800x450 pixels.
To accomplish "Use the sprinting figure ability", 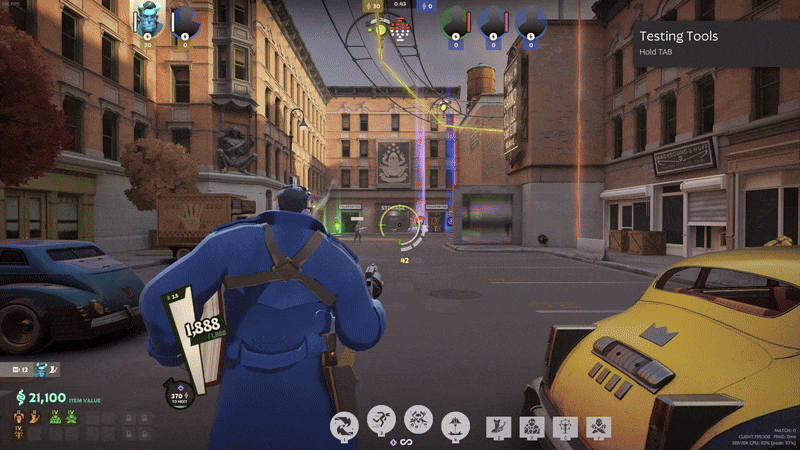I will (x=381, y=422).
